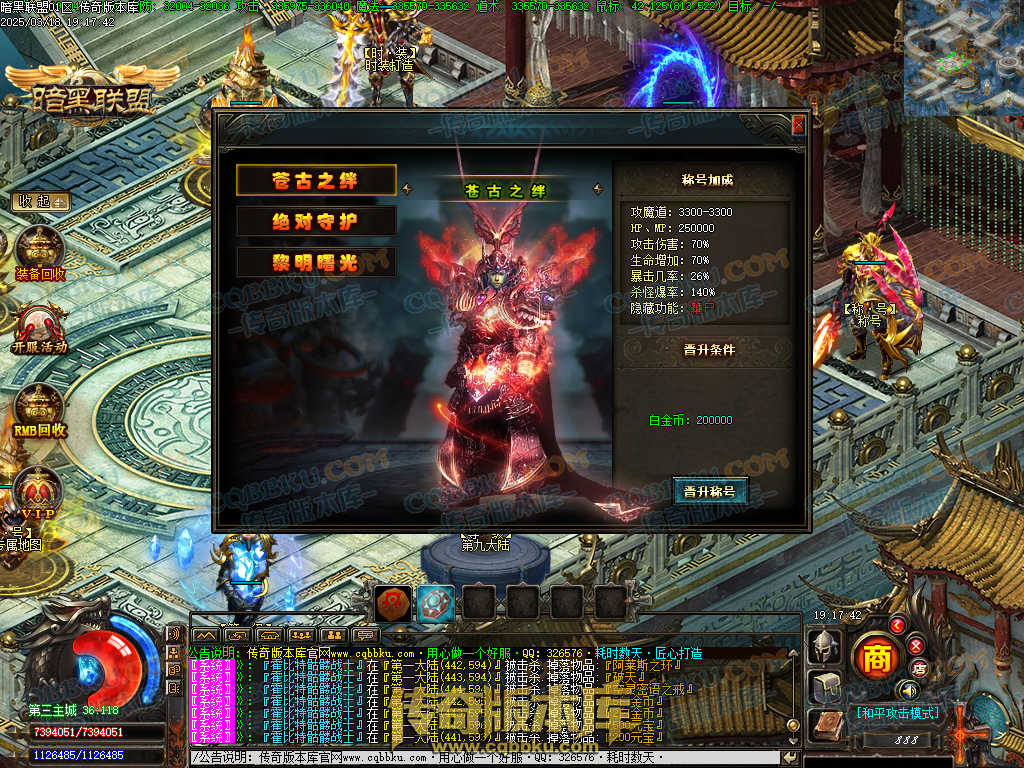Switch to the 绝对守护 title
Image resolution: width=1024 pixels, height=768 pixels.
[x=316, y=221]
